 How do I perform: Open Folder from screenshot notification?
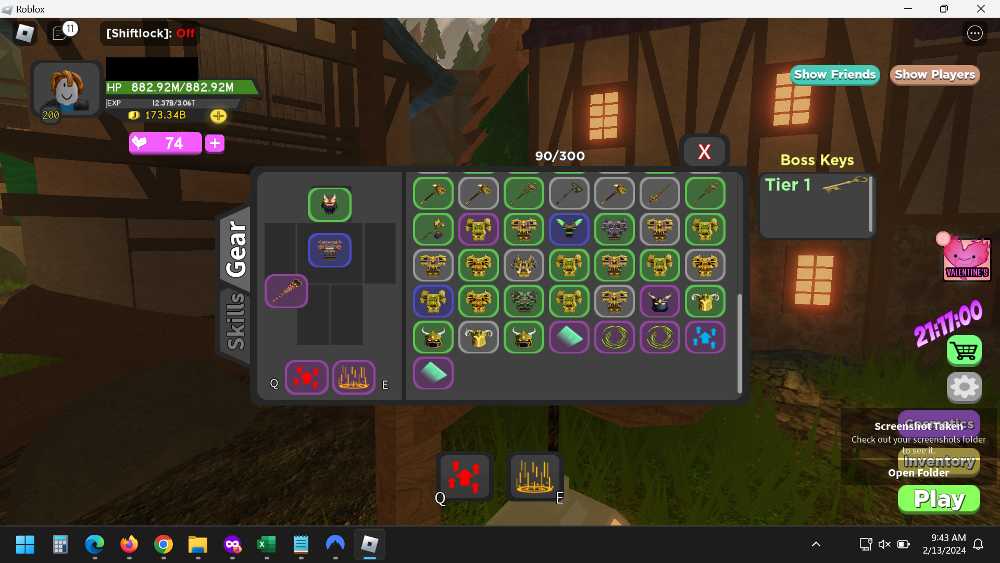point(918,473)
